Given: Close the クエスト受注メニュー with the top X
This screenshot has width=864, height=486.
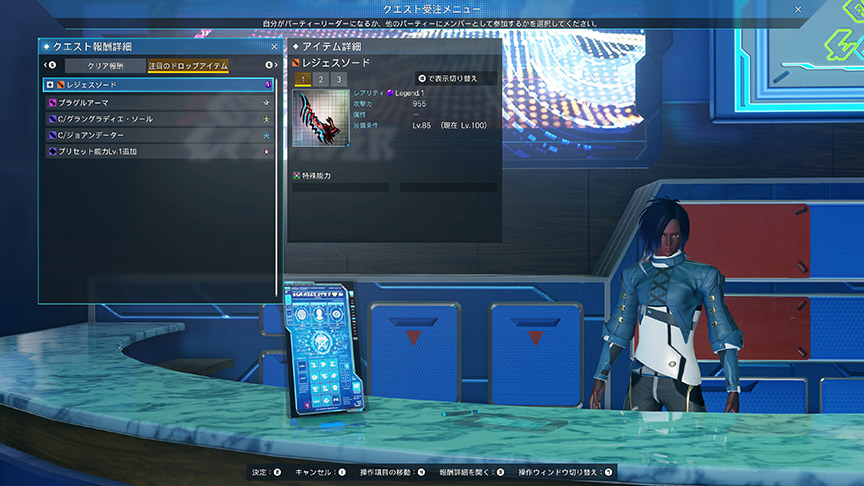Looking at the screenshot, I should point(798,9).
